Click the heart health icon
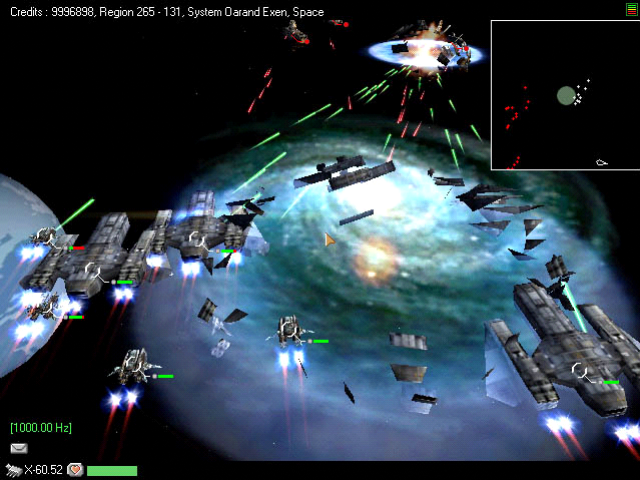 coord(75,469)
